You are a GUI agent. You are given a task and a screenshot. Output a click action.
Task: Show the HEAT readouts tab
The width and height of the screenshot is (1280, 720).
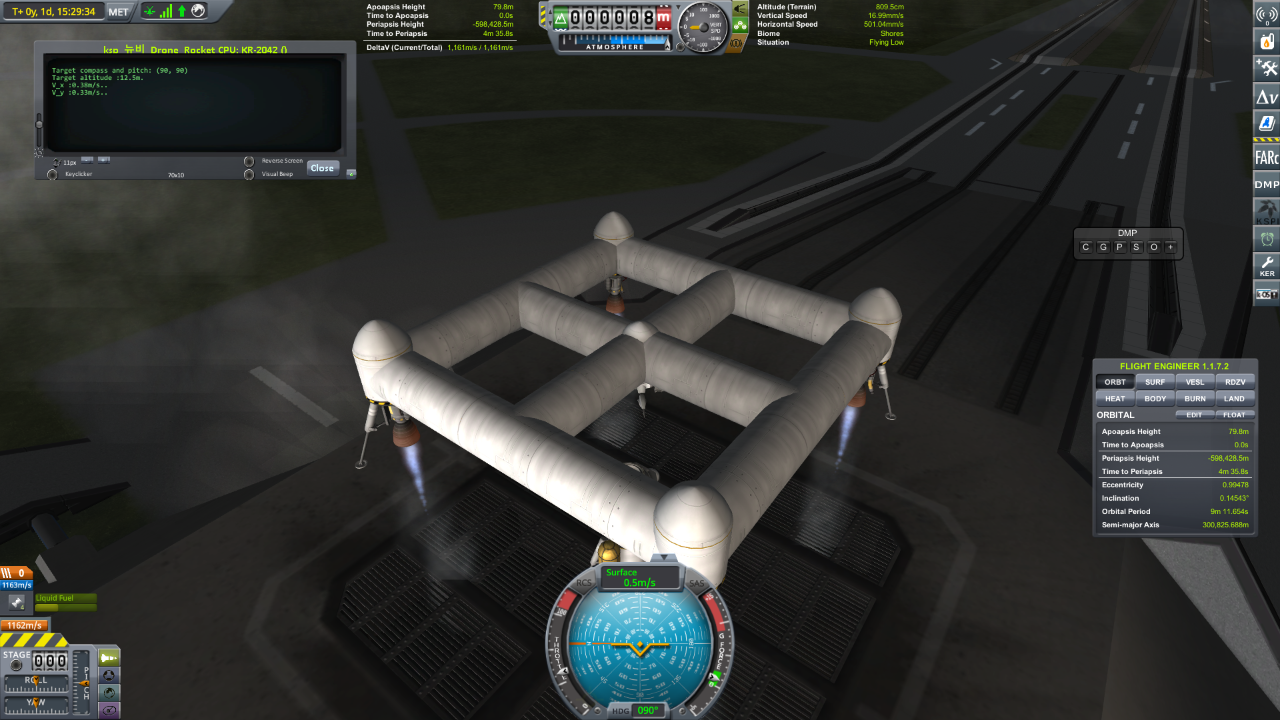(x=1114, y=398)
